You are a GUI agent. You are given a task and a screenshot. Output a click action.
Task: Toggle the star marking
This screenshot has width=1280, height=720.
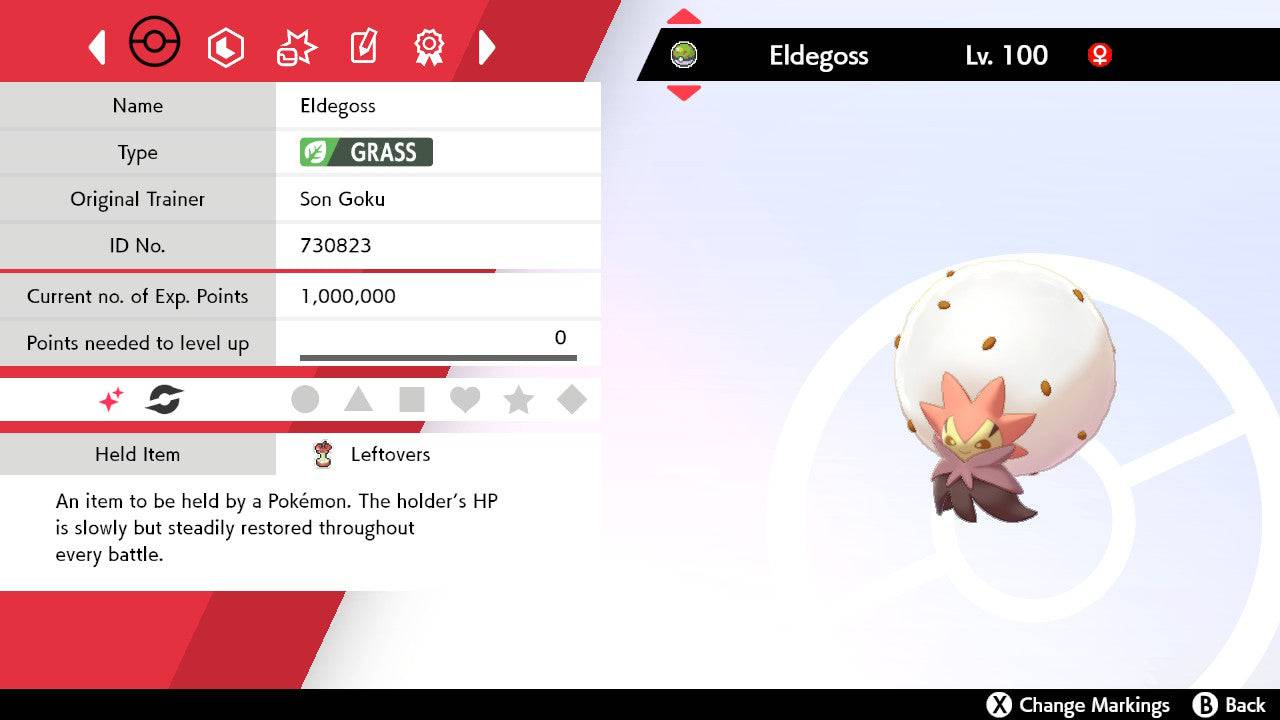click(x=518, y=400)
